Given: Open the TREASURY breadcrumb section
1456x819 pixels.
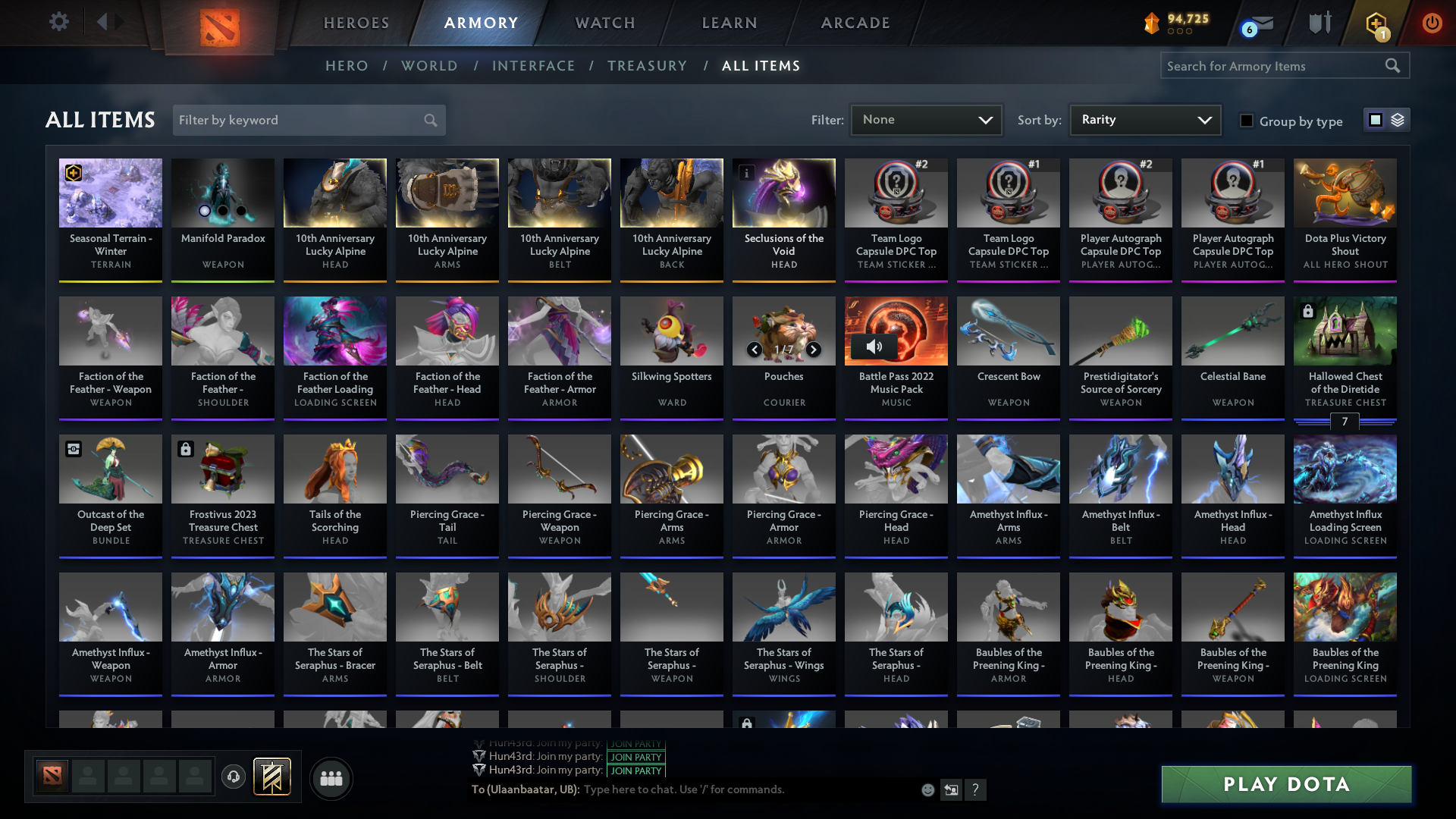Looking at the screenshot, I should [647, 65].
